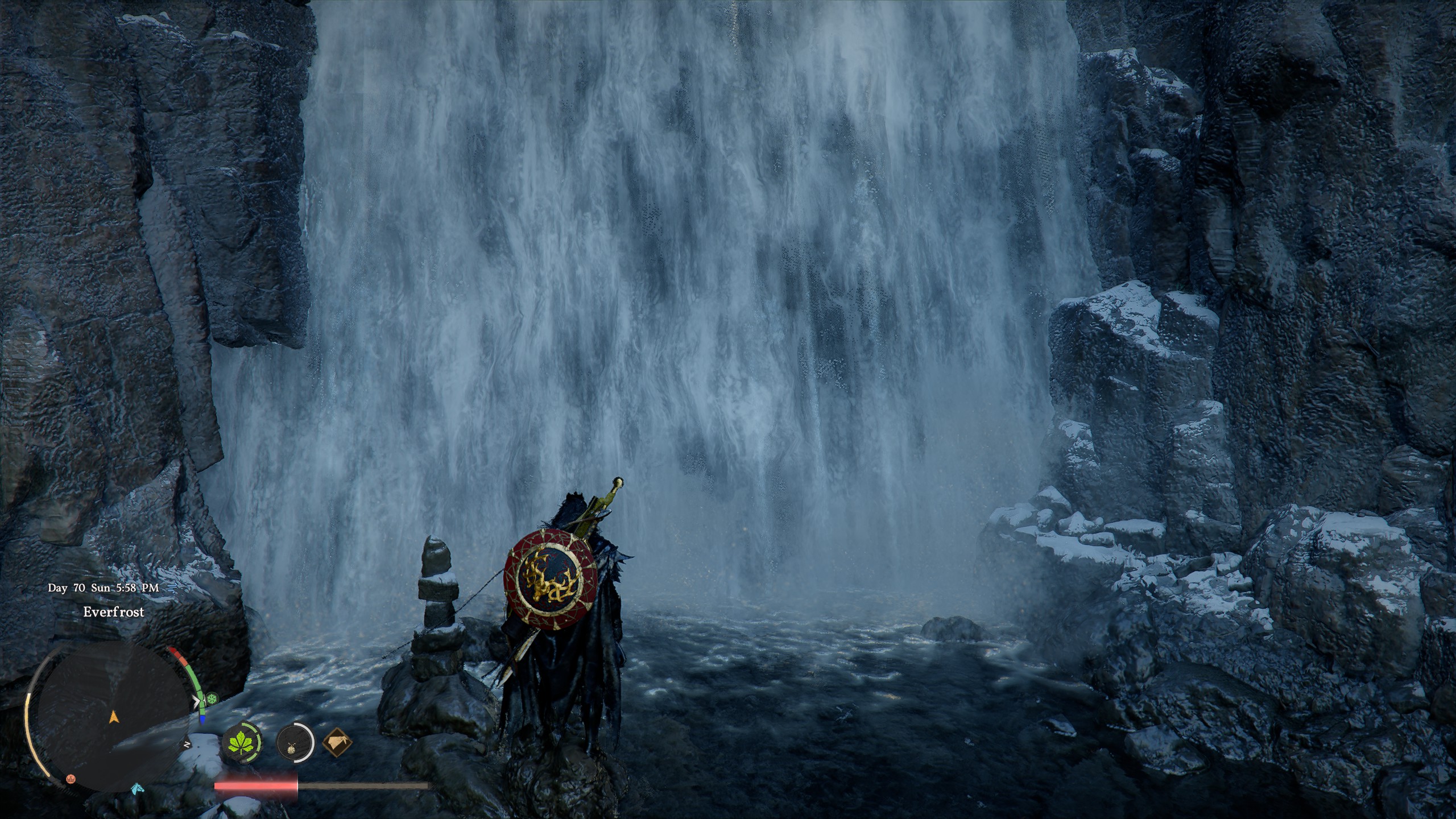Click the orange settlement marker on the minimap
Image resolution: width=1456 pixels, height=819 pixels.
70,780
